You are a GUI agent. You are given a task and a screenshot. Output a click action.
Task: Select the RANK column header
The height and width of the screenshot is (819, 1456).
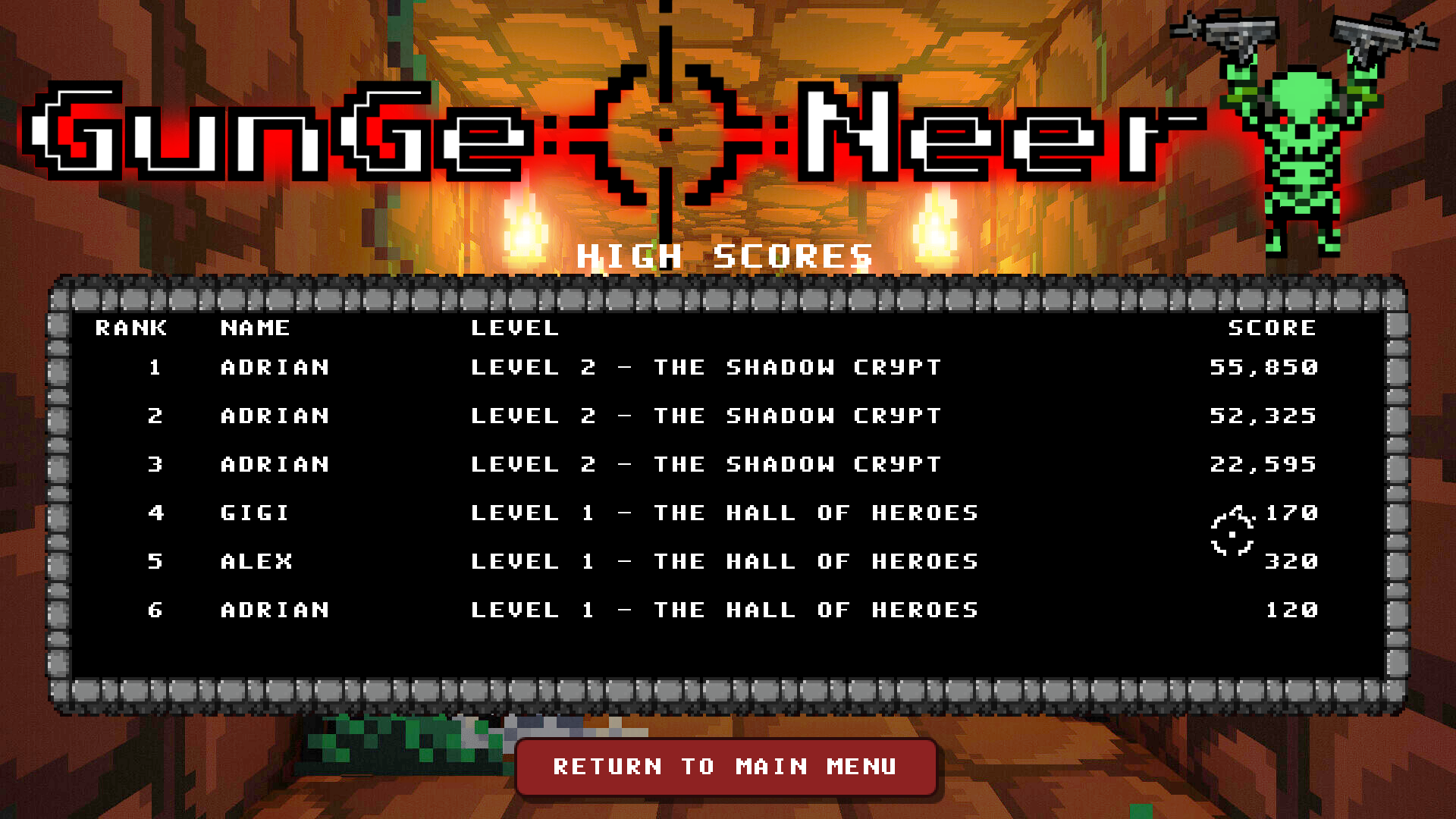pyautogui.click(x=130, y=328)
